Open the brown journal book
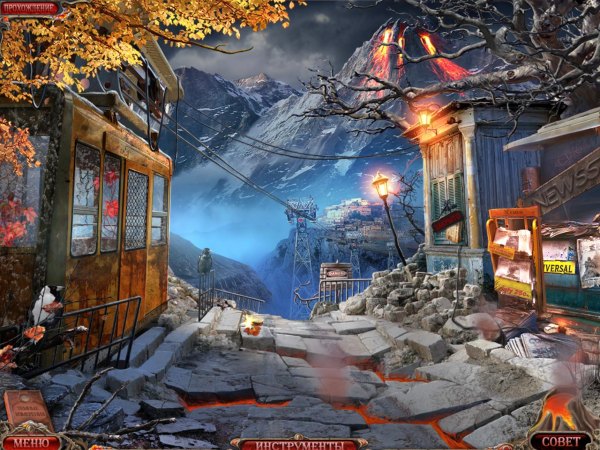Viewport: 600px width, 450px height. [29, 410]
